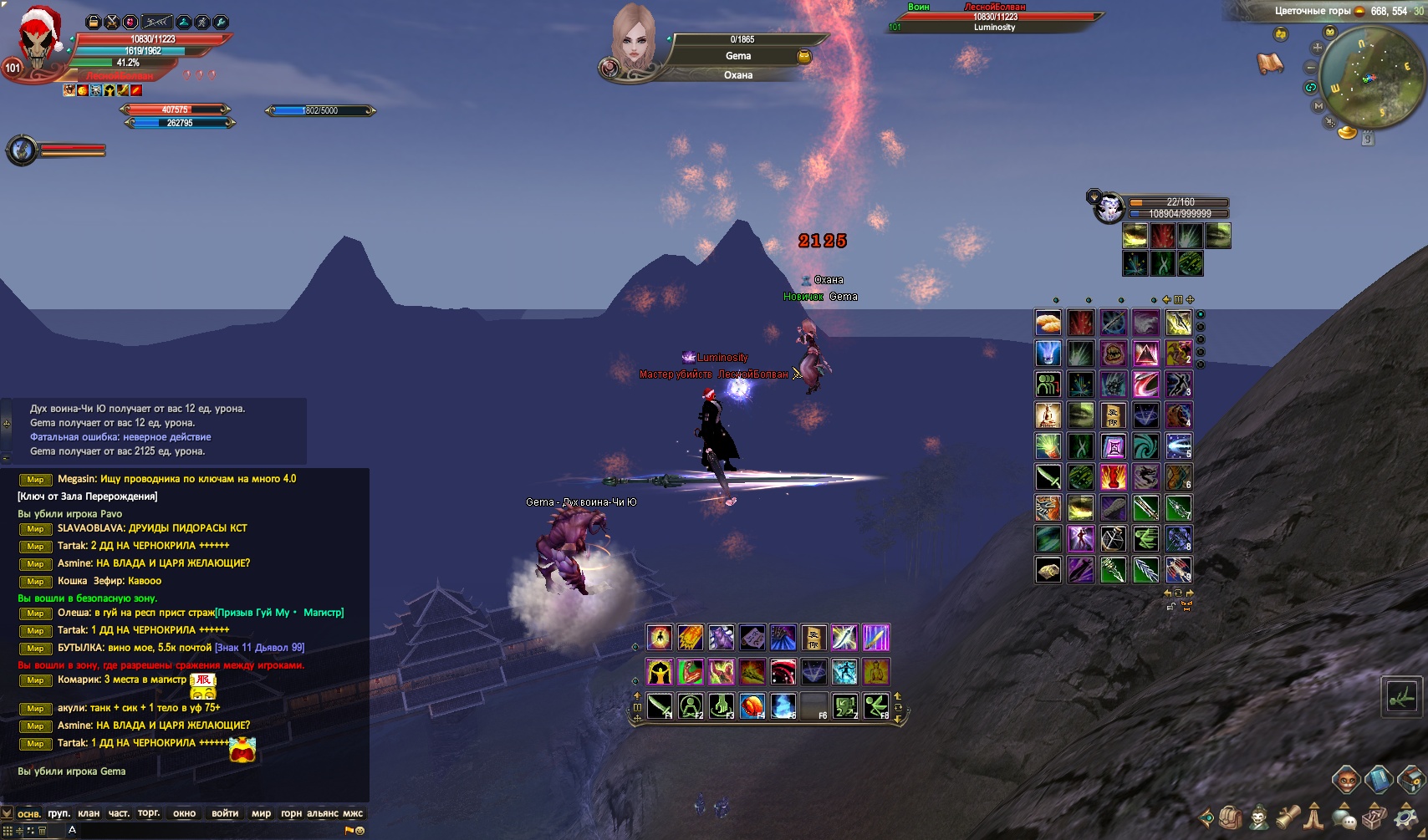This screenshot has width=1428, height=840.
Task: Switch chat to the "мир" channel tab
Action: click(261, 813)
